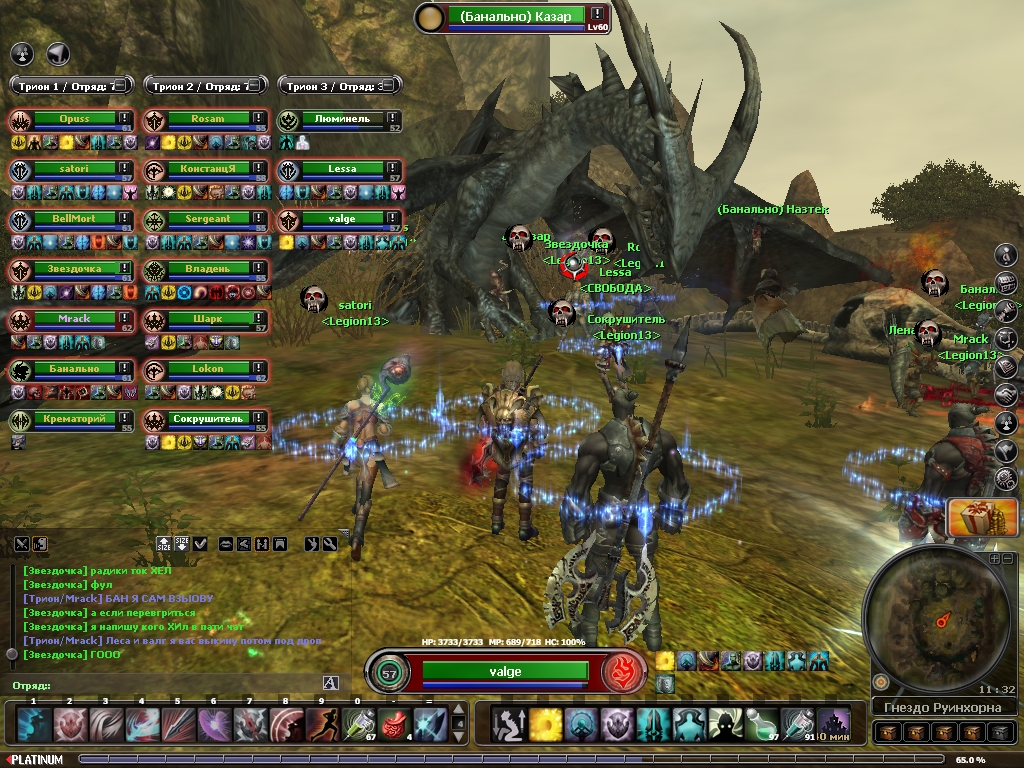Zoom in the minimap with plus button
This screenshot has height=768, width=1024.
coord(996,560)
